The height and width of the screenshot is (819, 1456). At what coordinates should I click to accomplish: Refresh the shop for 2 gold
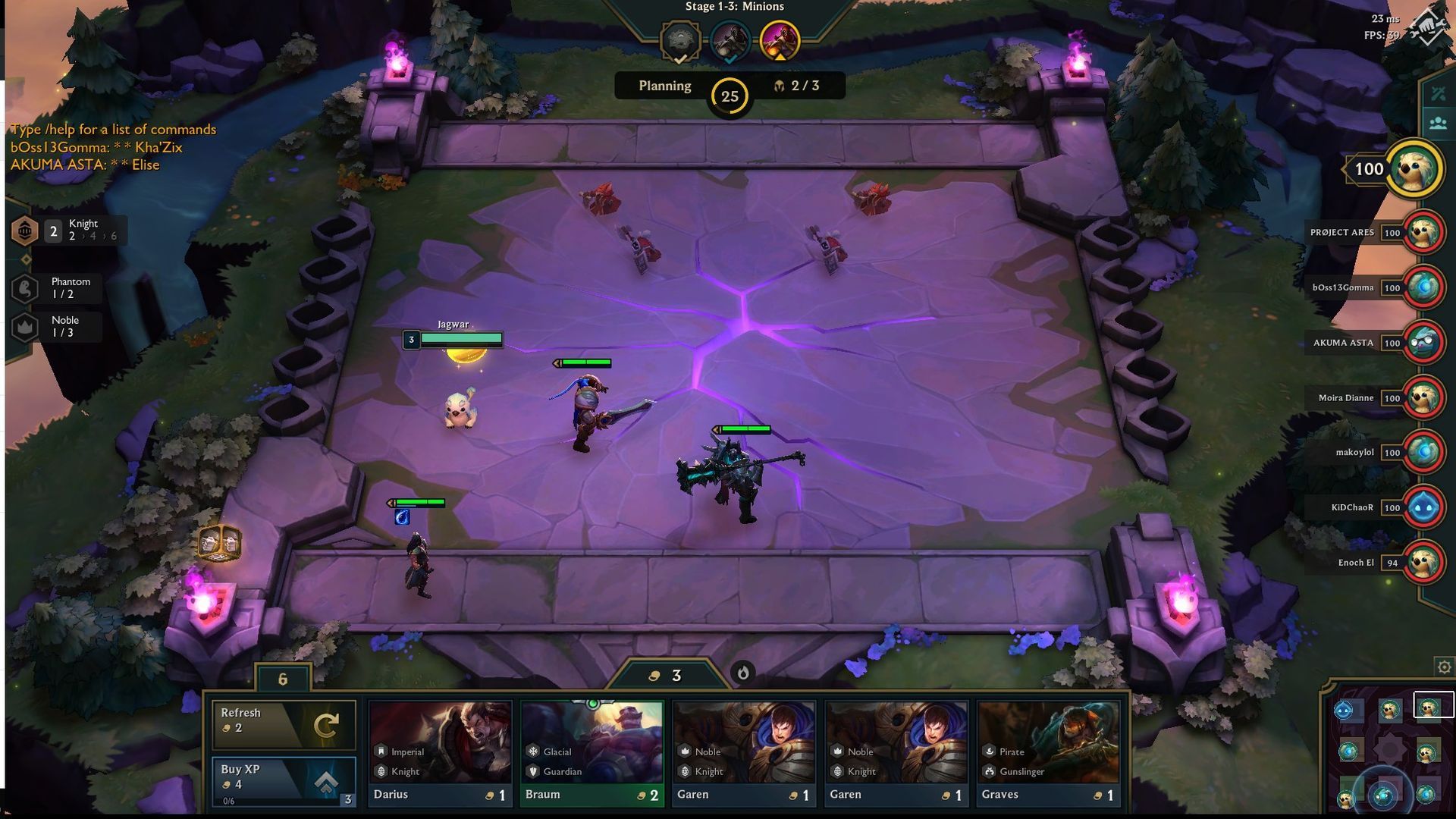284,725
